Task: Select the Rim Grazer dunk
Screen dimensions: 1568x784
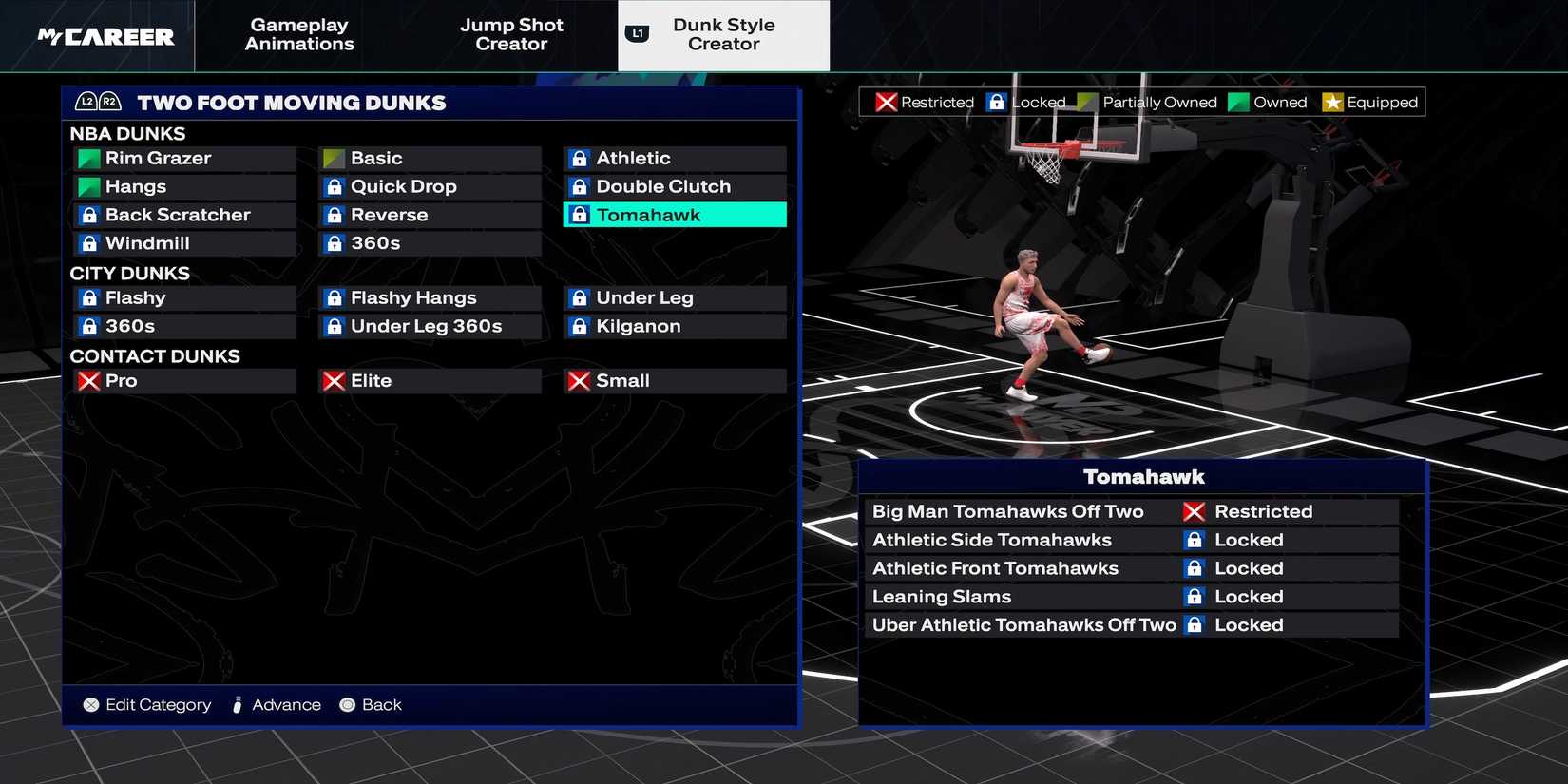Action: point(185,158)
